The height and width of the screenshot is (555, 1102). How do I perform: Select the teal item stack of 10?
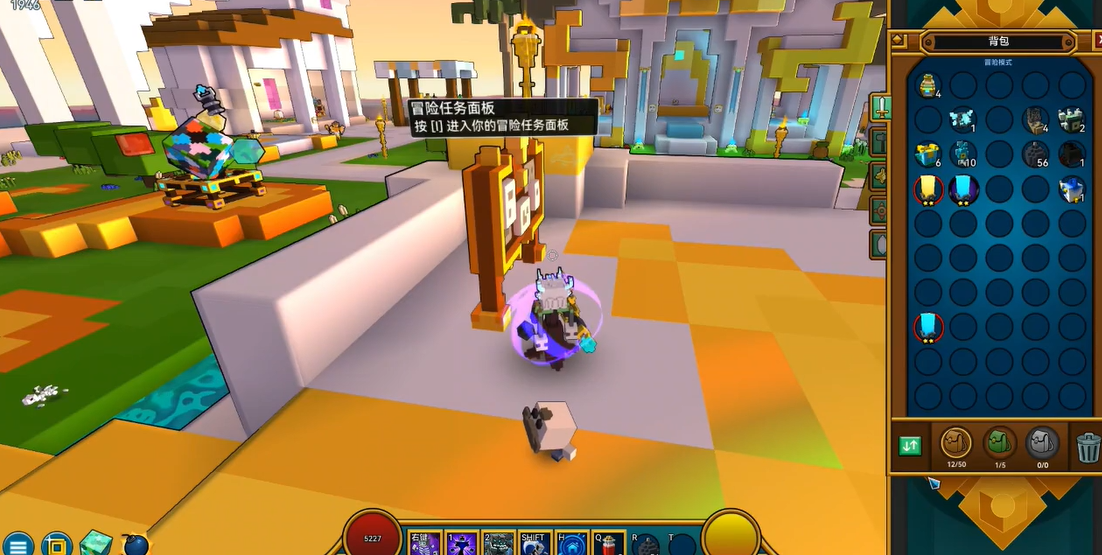964,154
